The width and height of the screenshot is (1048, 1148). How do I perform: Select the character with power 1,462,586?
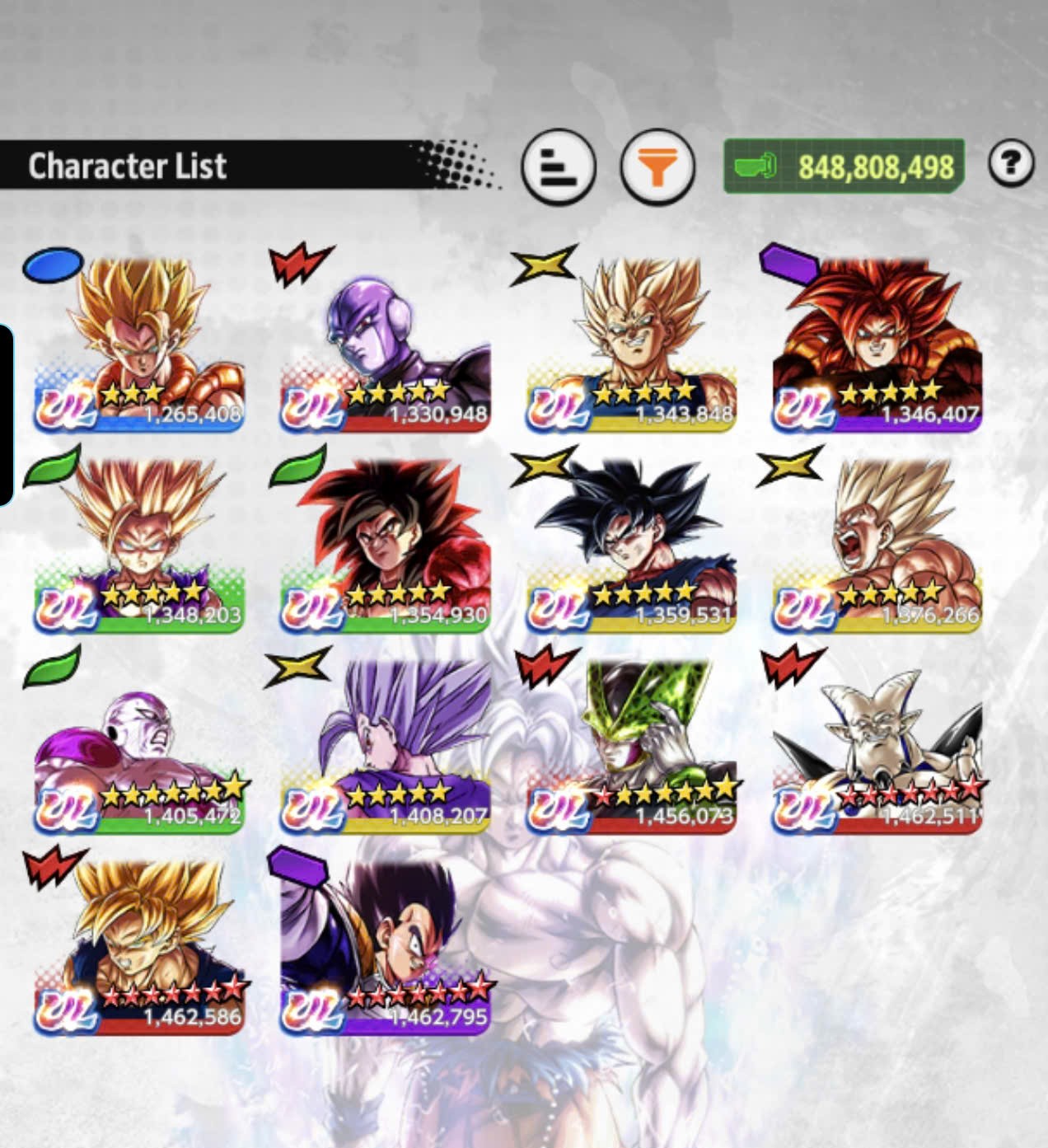click(138, 949)
